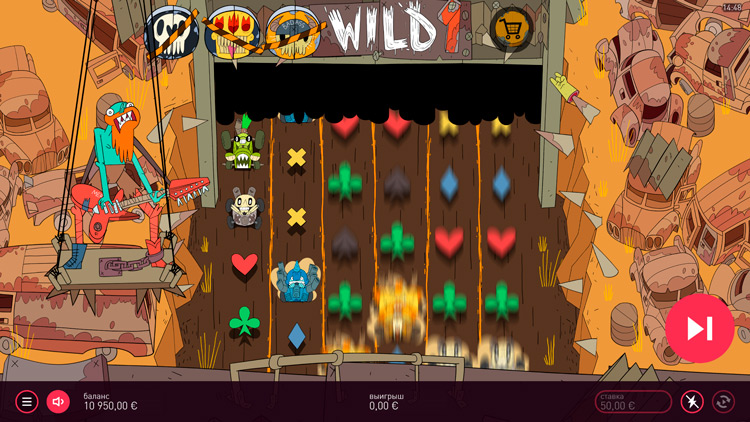The height and width of the screenshot is (422, 750).
Task: Open the shopping cart bonus shop
Action: (x=511, y=30)
